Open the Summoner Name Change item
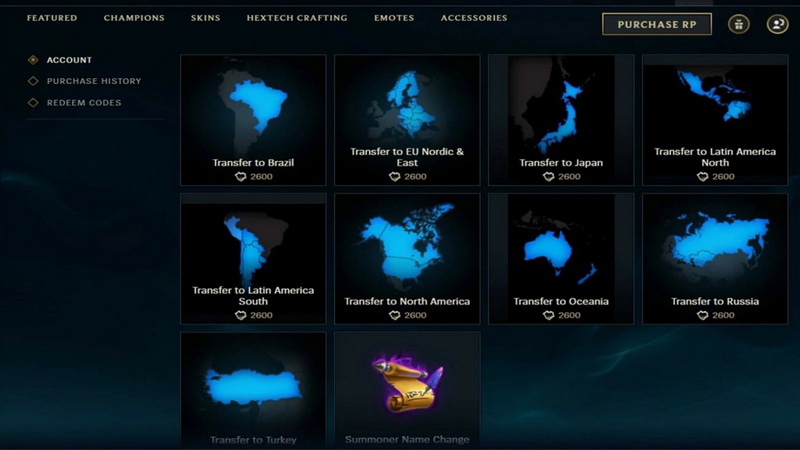This screenshot has height=450, width=800. point(407,390)
